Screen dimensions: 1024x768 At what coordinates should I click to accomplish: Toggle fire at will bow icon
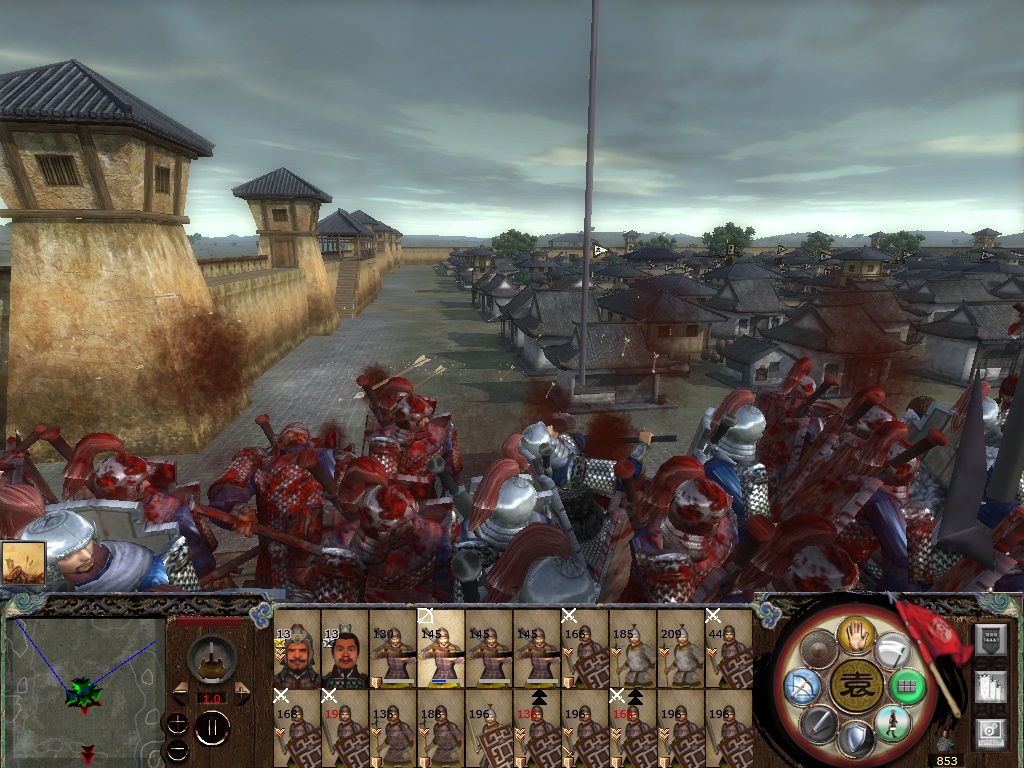click(x=803, y=687)
